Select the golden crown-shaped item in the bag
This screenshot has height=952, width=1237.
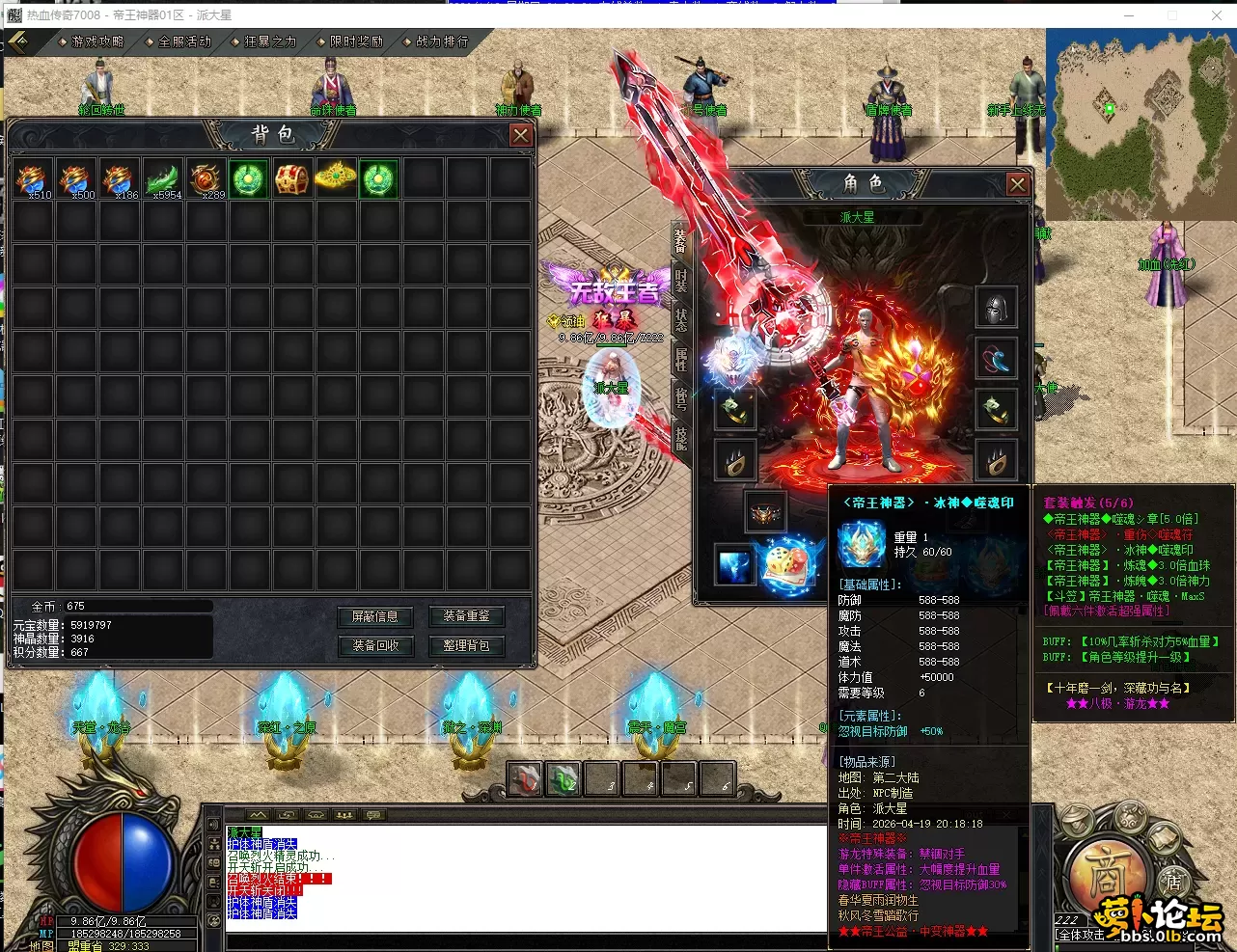(335, 179)
